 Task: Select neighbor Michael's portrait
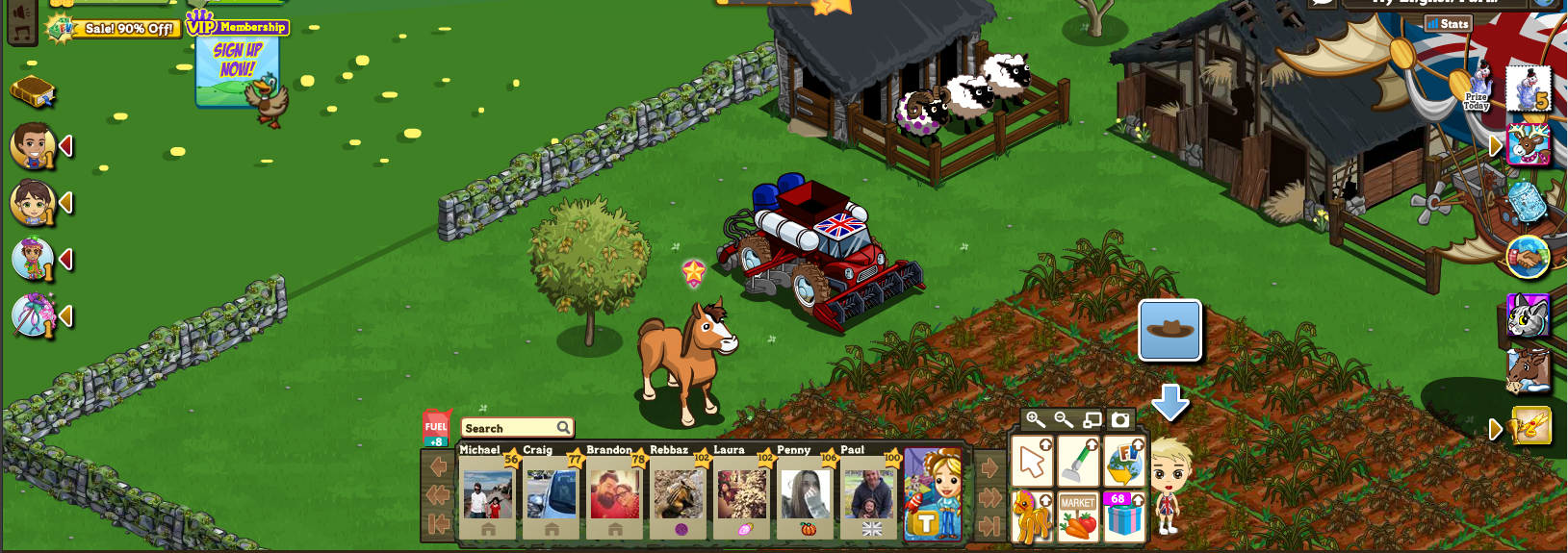487,492
